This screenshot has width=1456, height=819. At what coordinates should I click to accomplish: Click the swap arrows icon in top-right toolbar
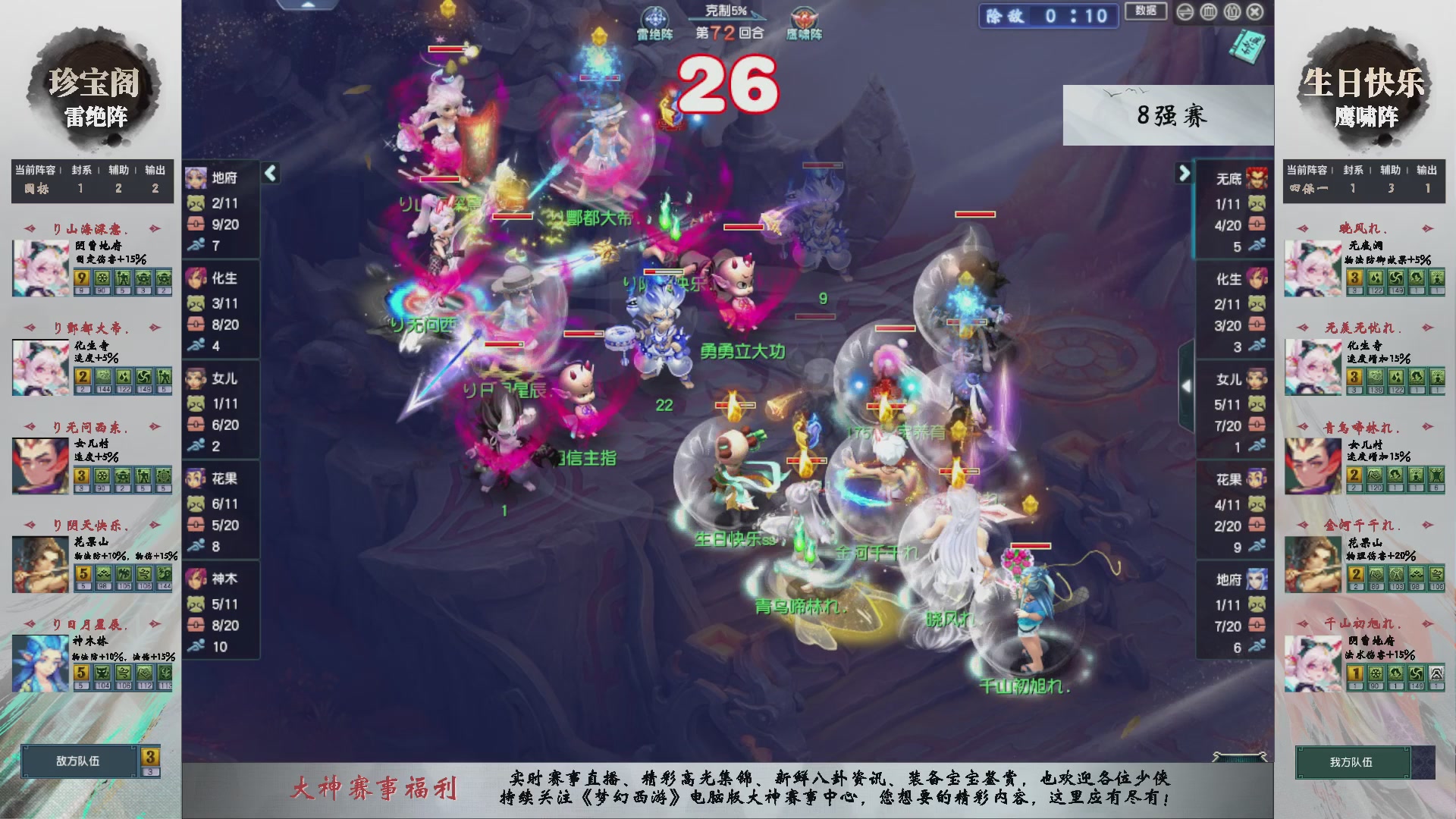coord(1186,13)
